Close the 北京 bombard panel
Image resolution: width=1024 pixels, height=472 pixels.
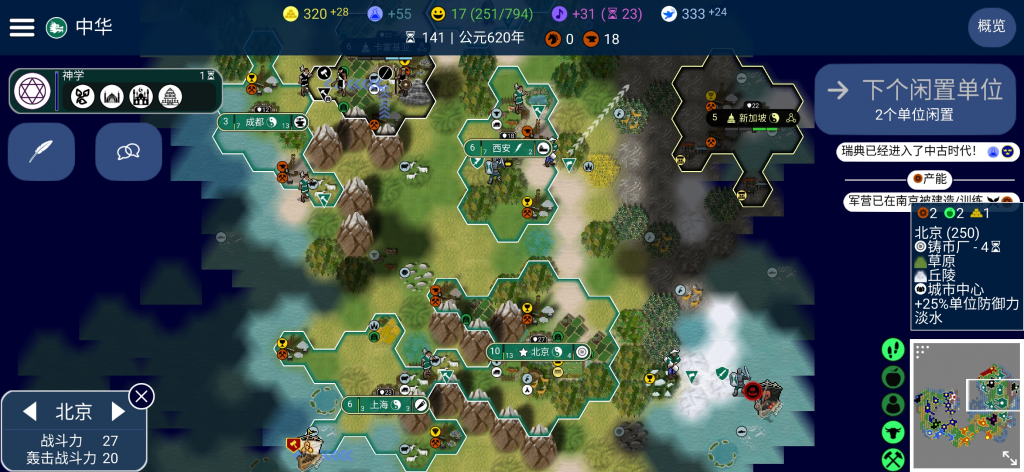[142, 396]
